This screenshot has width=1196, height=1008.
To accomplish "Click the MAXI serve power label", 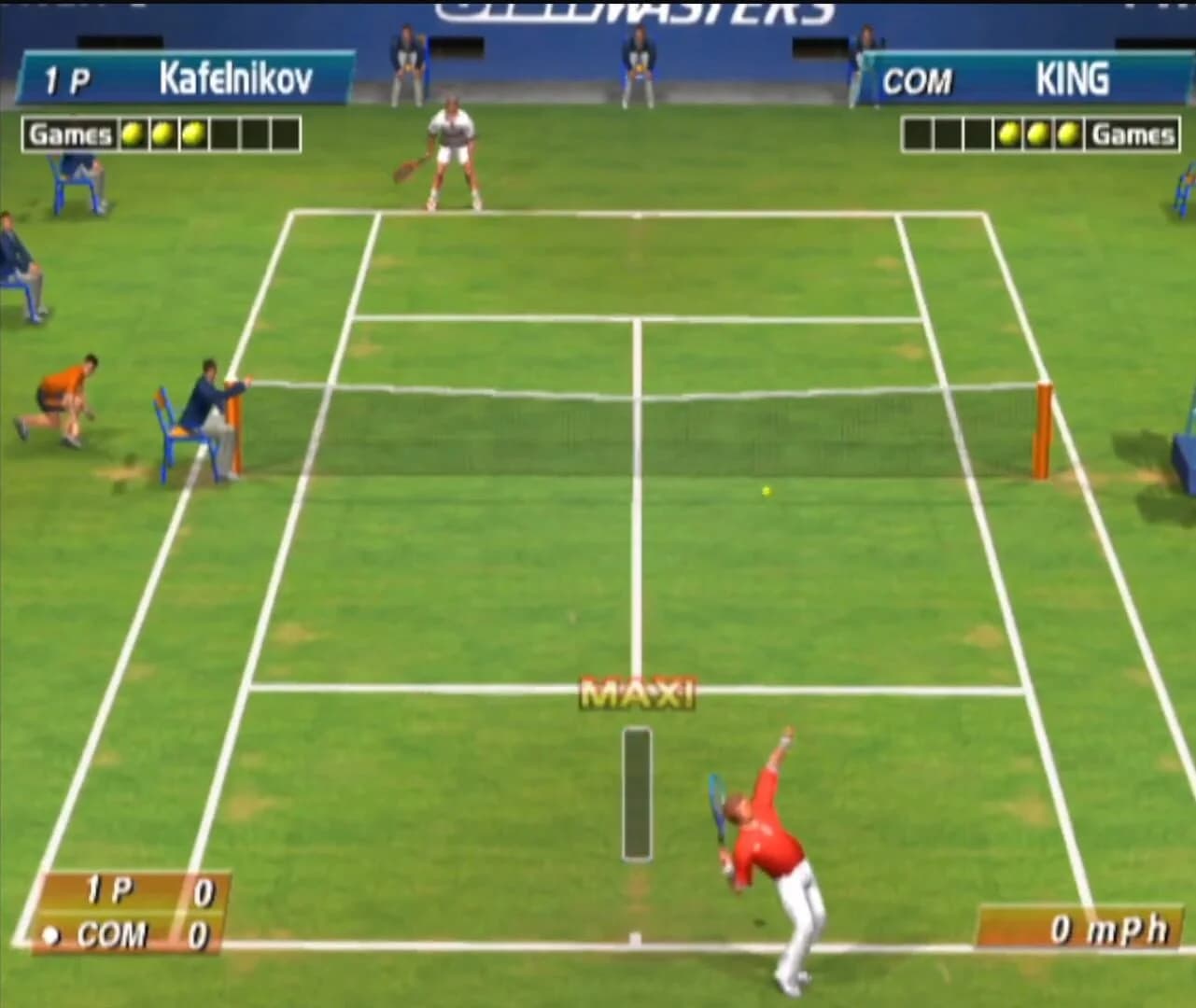I will click(x=637, y=693).
